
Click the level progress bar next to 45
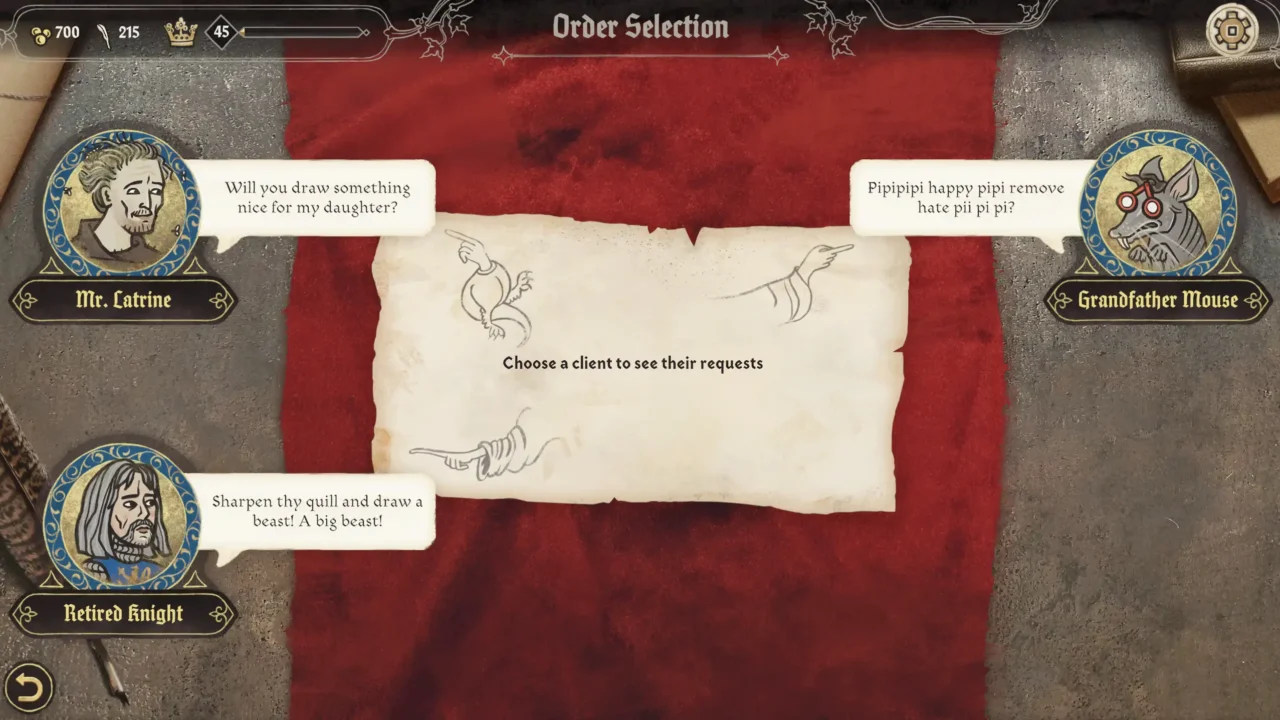(x=300, y=31)
